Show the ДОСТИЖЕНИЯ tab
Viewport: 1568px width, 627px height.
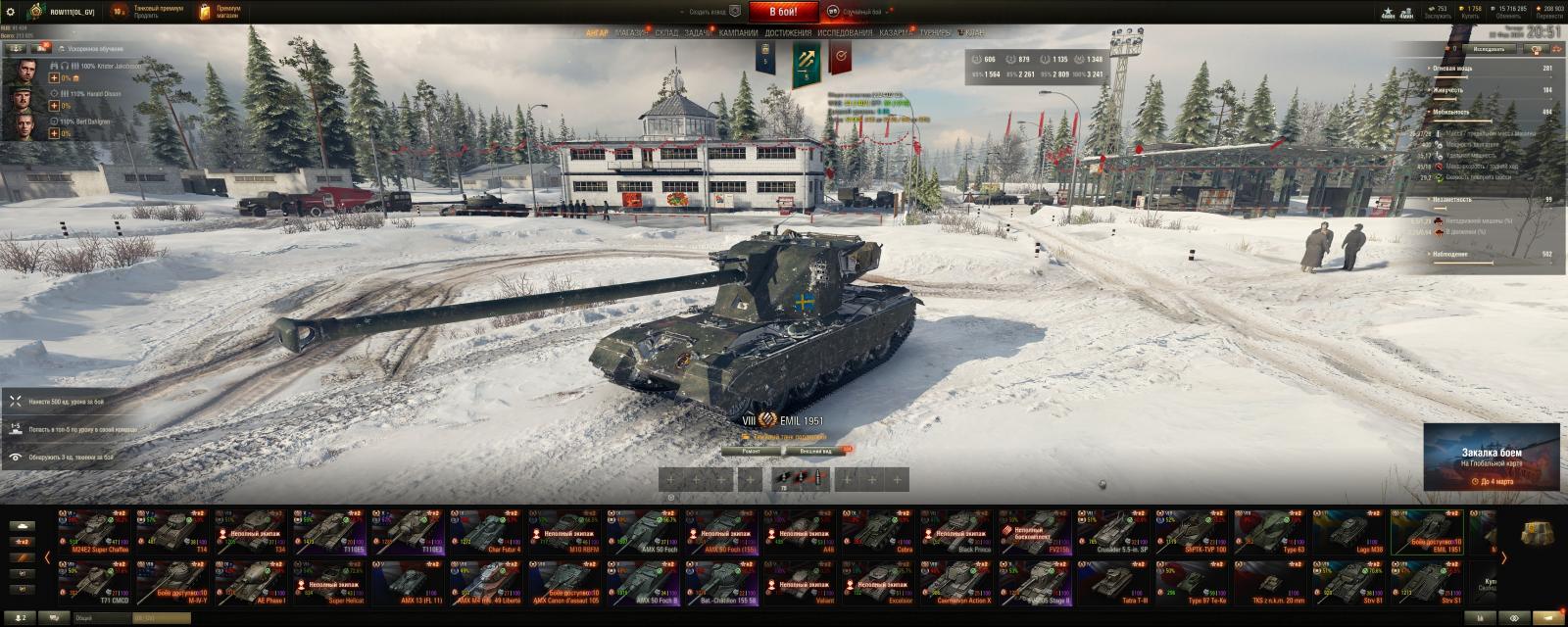[788, 33]
